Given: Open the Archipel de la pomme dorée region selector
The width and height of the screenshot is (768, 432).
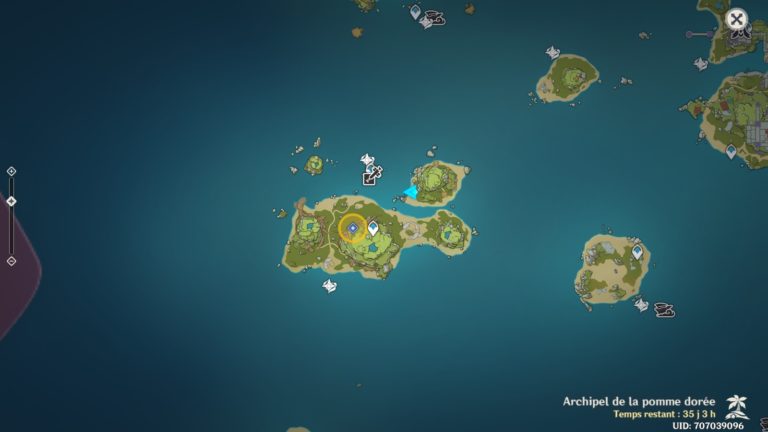Looking at the screenshot, I should (640, 402).
